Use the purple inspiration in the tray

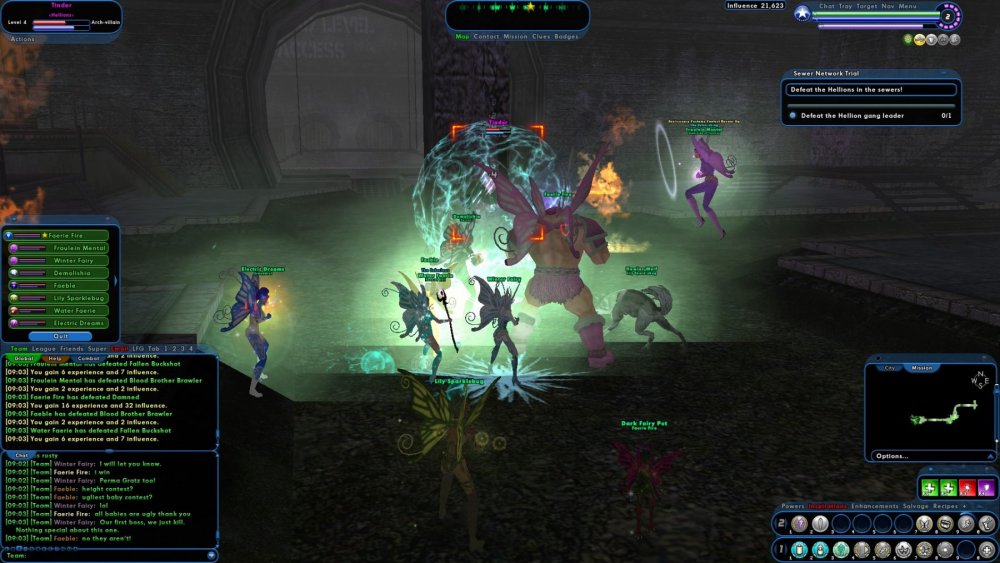pyautogui.click(x=986, y=488)
